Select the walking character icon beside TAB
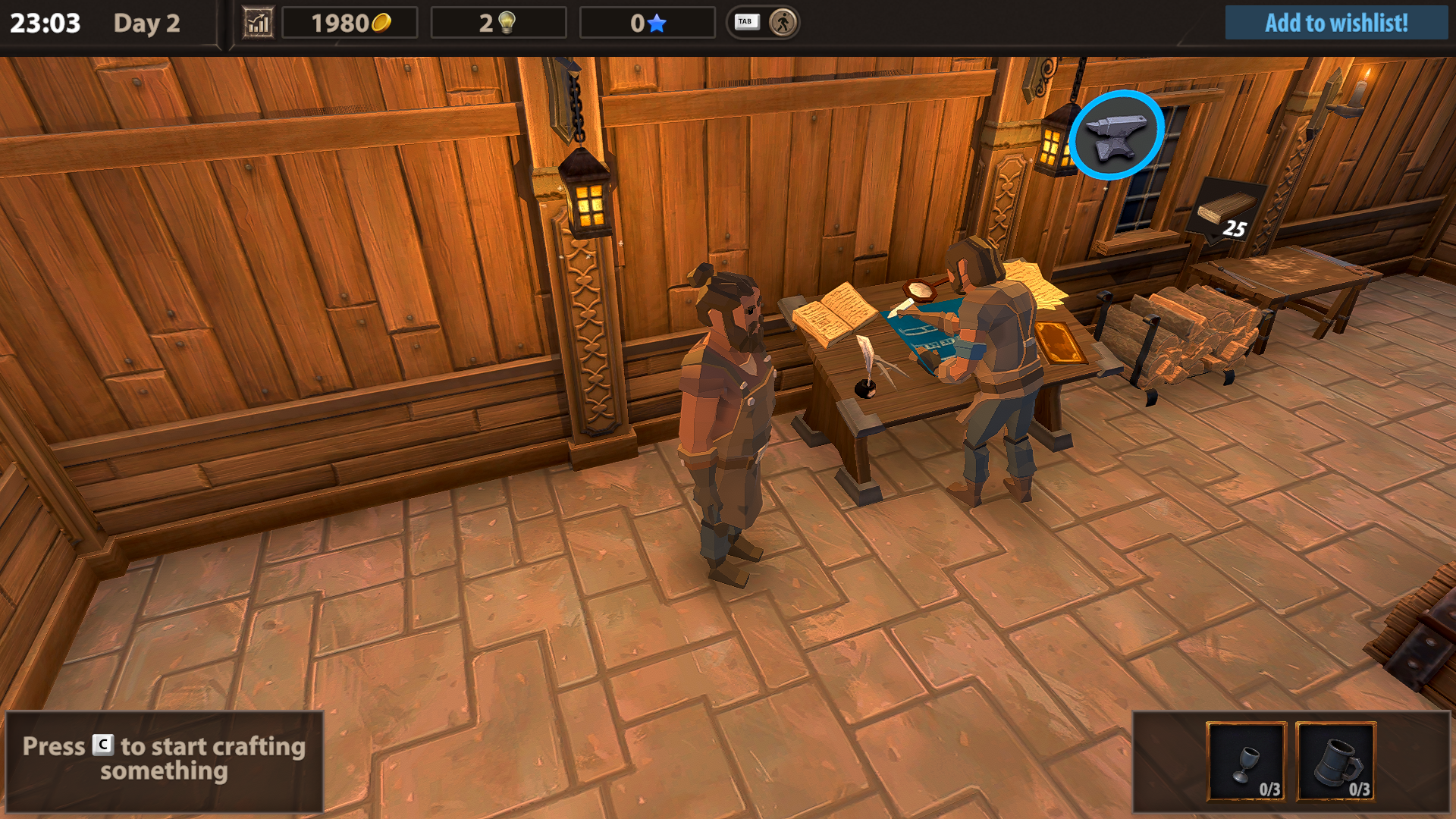Image resolution: width=1456 pixels, height=819 pixels. [x=783, y=23]
